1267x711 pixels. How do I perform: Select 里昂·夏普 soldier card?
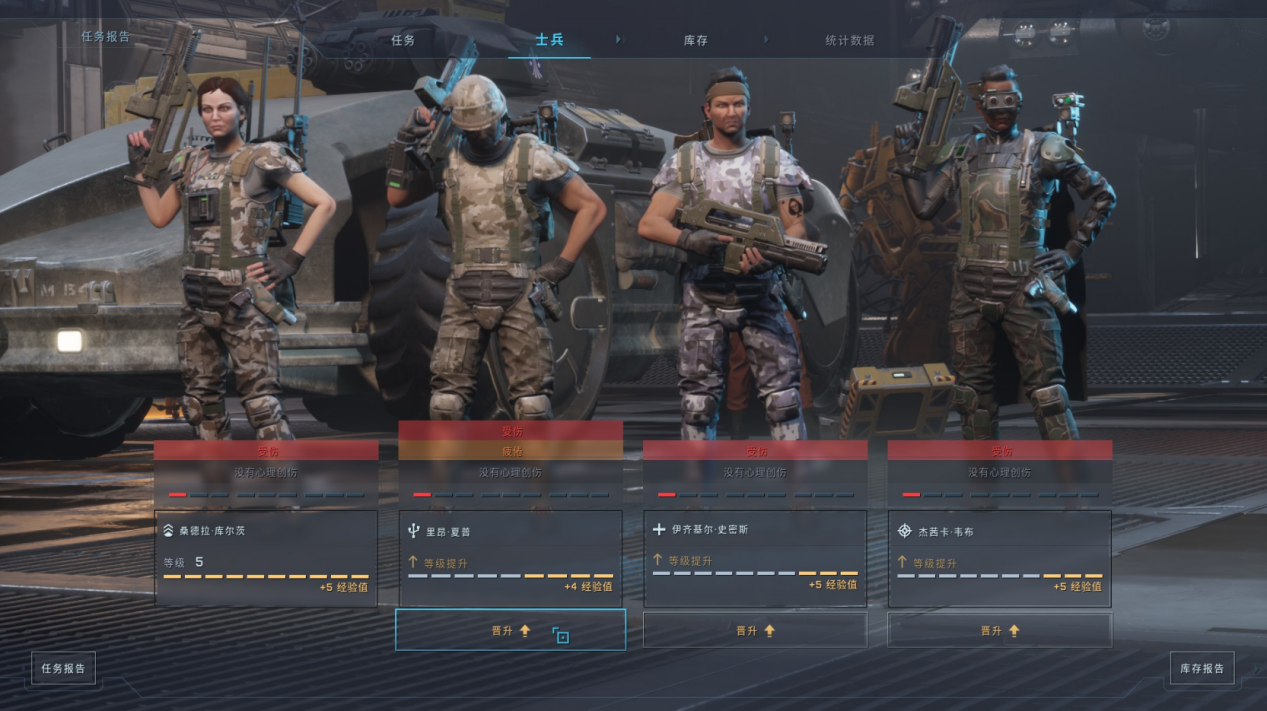pos(510,557)
